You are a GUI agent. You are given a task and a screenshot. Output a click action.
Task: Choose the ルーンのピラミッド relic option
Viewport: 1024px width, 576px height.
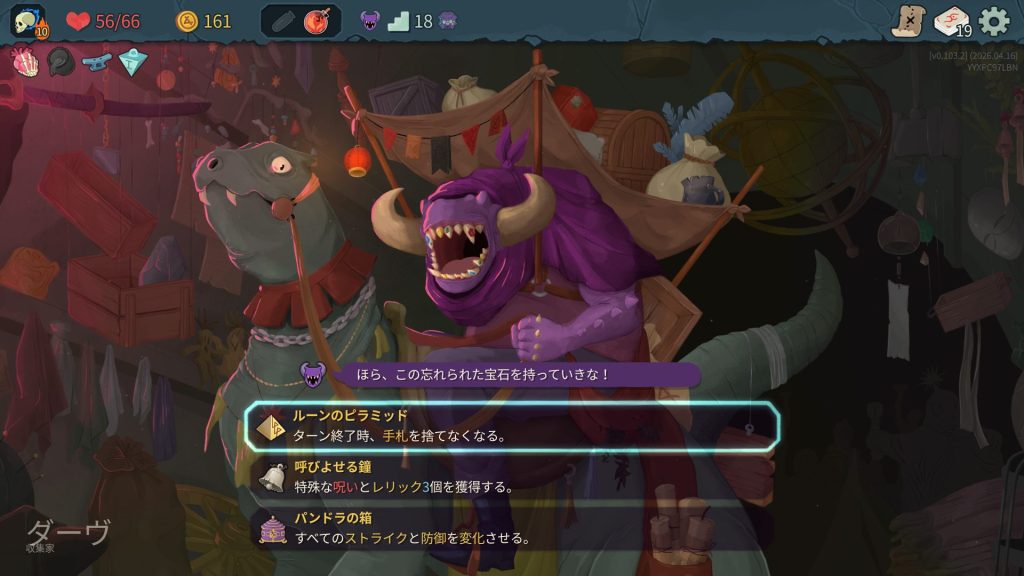tap(512, 426)
